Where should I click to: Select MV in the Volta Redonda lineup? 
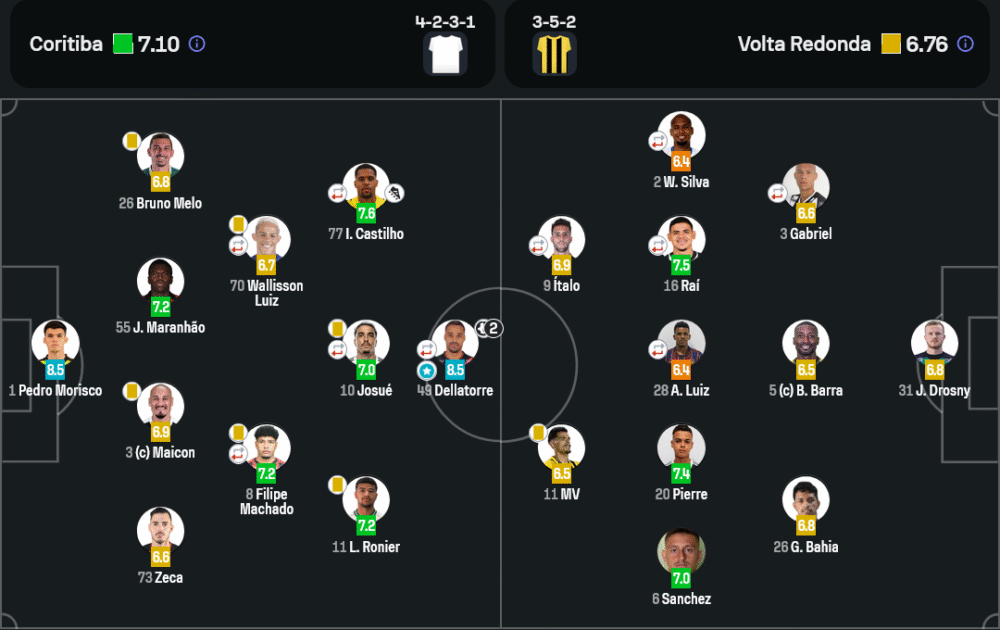[561, 449]
